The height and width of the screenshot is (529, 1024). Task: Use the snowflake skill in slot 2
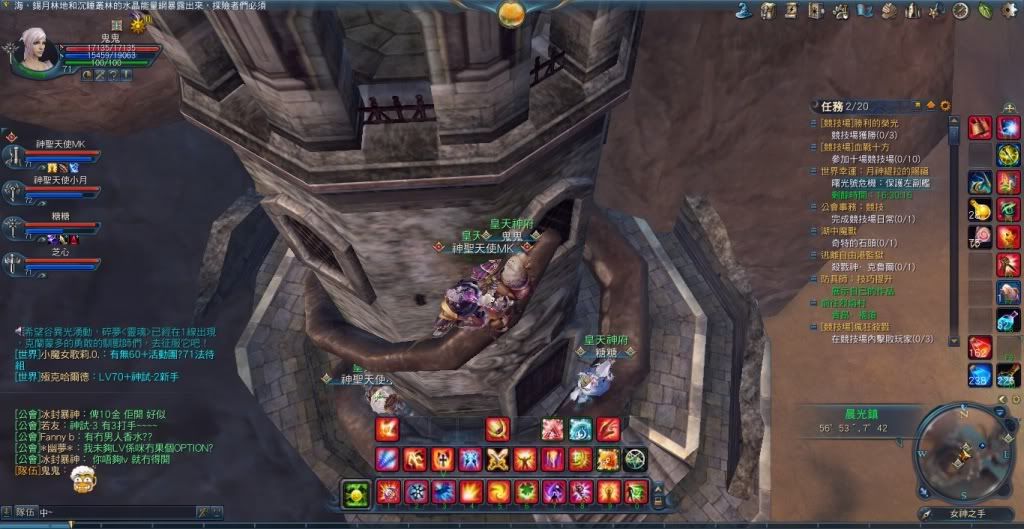coord(417,492)
